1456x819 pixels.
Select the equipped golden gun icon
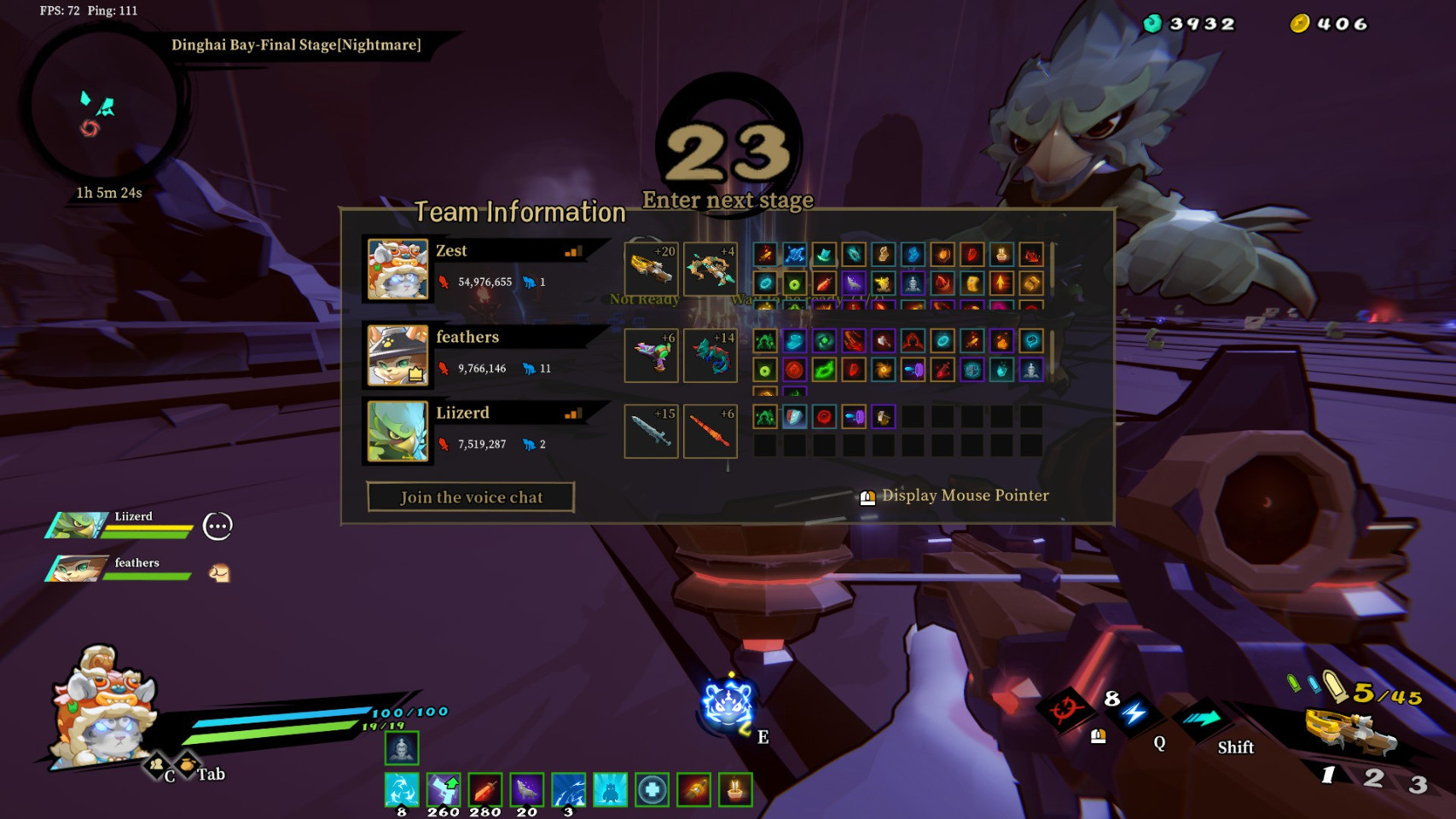[1349, 731]
